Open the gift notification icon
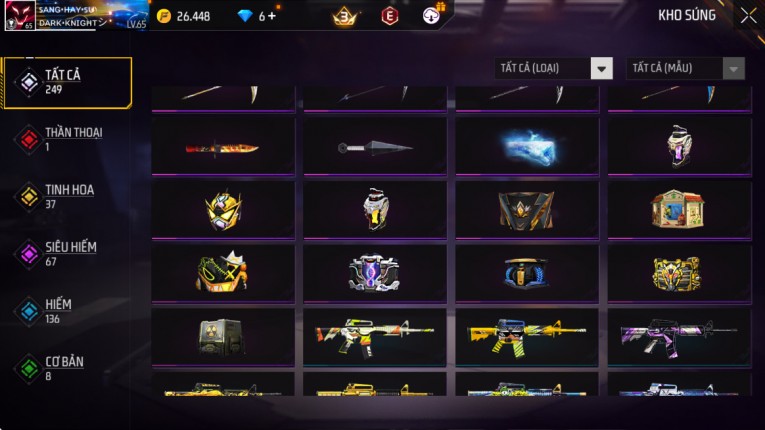The height and width of the screenshot is (430, 765). point(432,15)
